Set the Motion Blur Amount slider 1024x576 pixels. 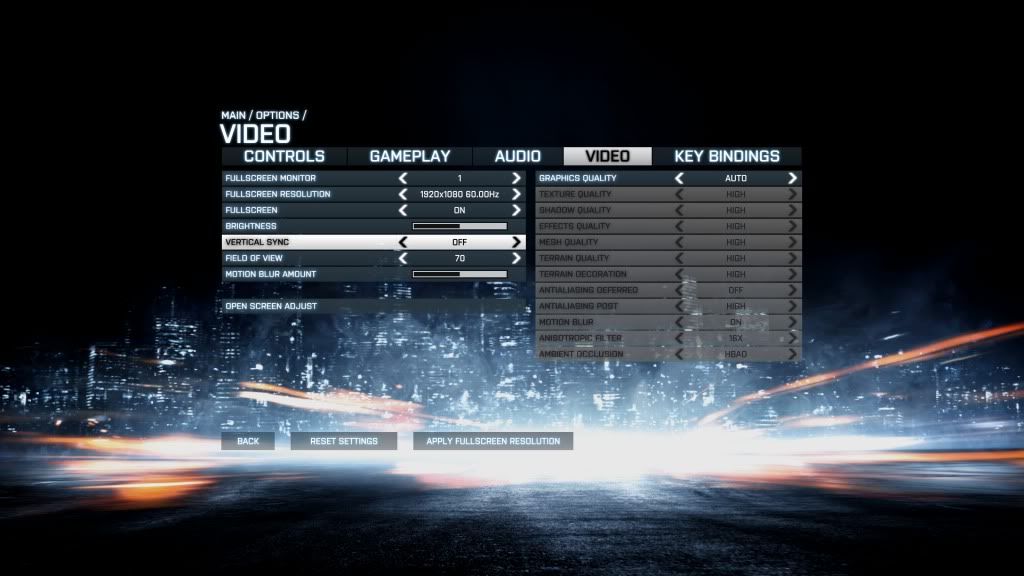click(x=460, y=274)
